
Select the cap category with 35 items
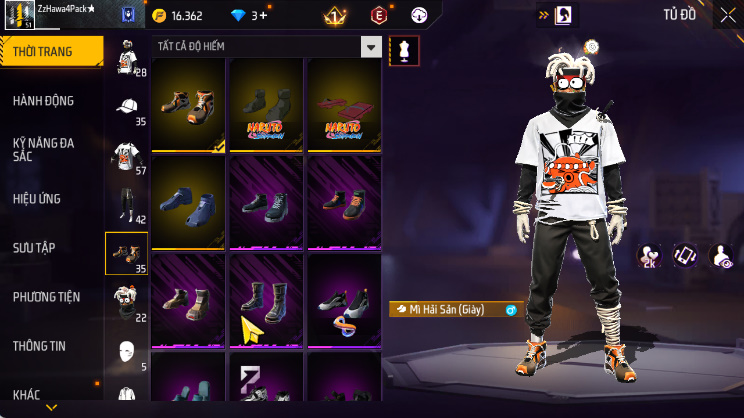pos(127,108)
